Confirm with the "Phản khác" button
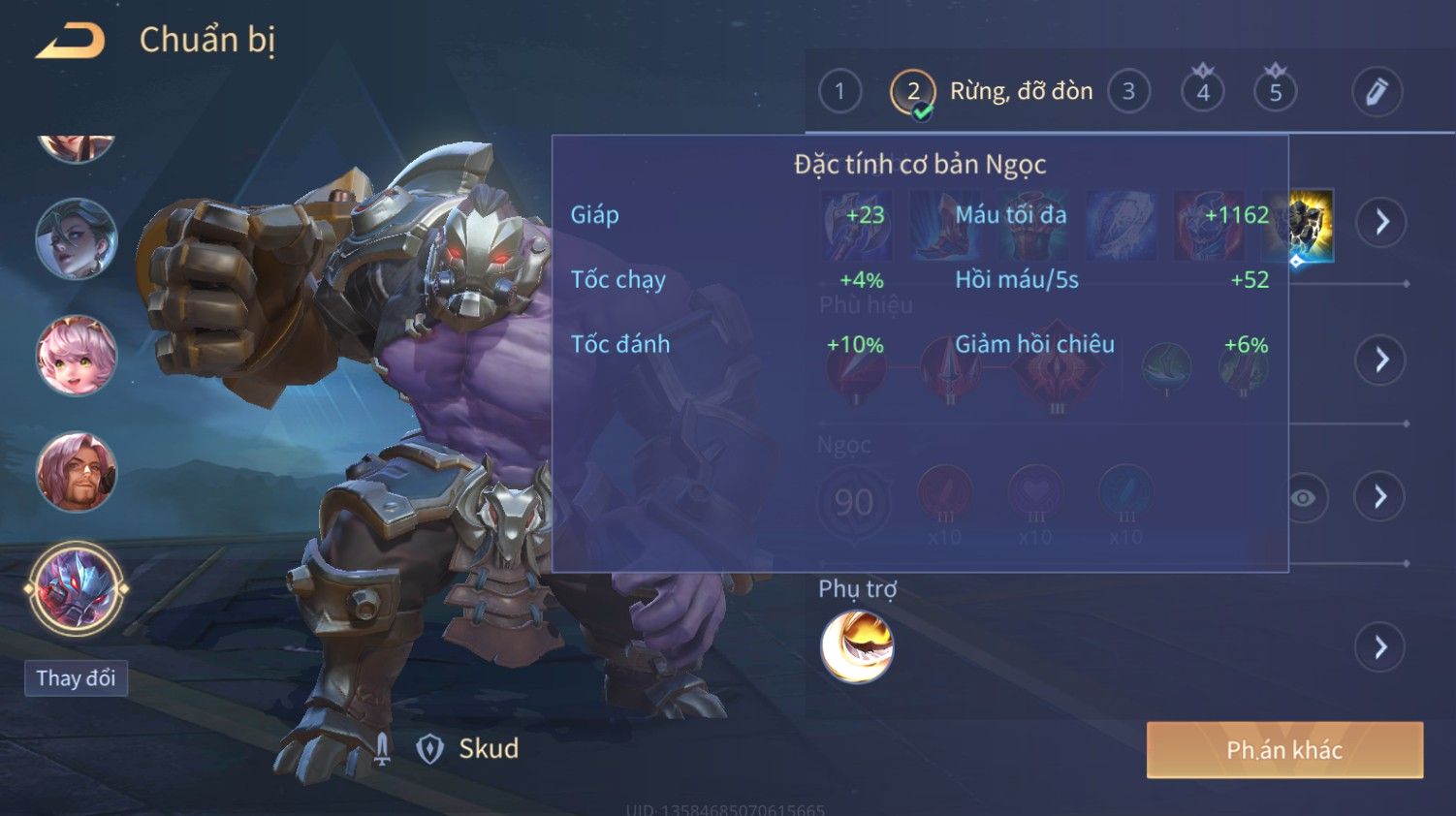 pyautogui.click(x=1284, y=750)
